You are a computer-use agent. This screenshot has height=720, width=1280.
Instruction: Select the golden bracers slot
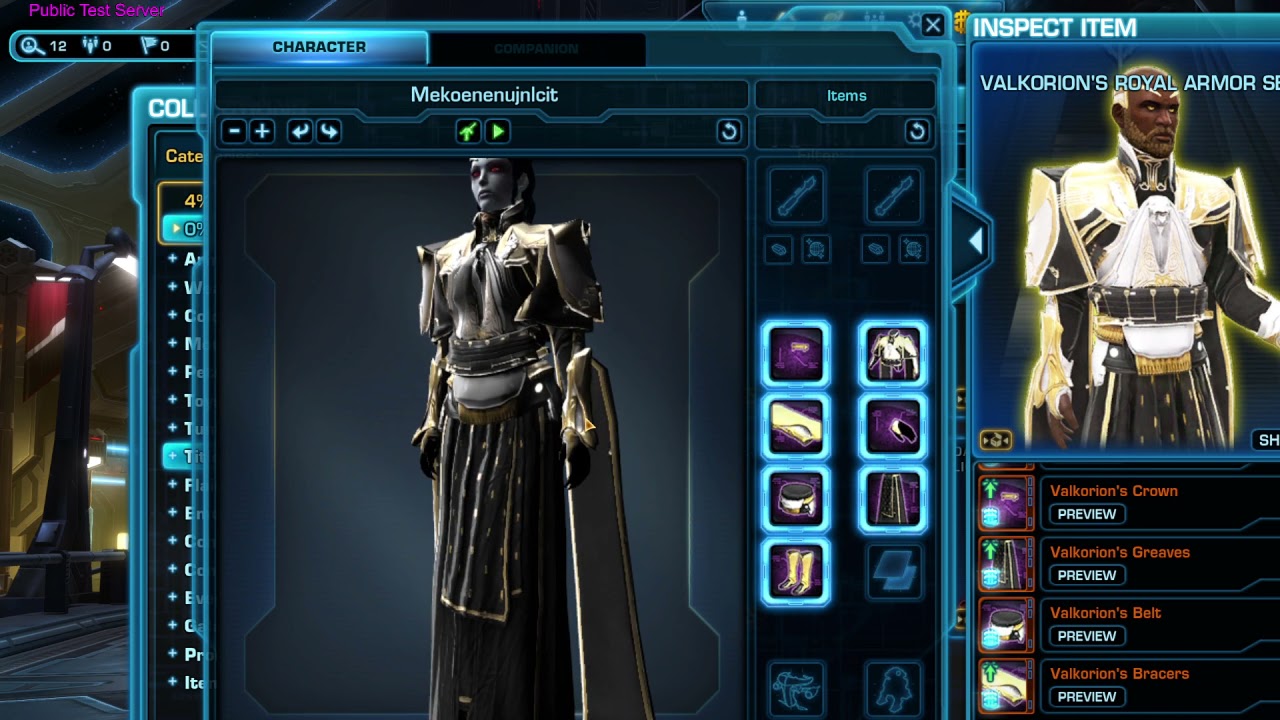pos(796,427)
